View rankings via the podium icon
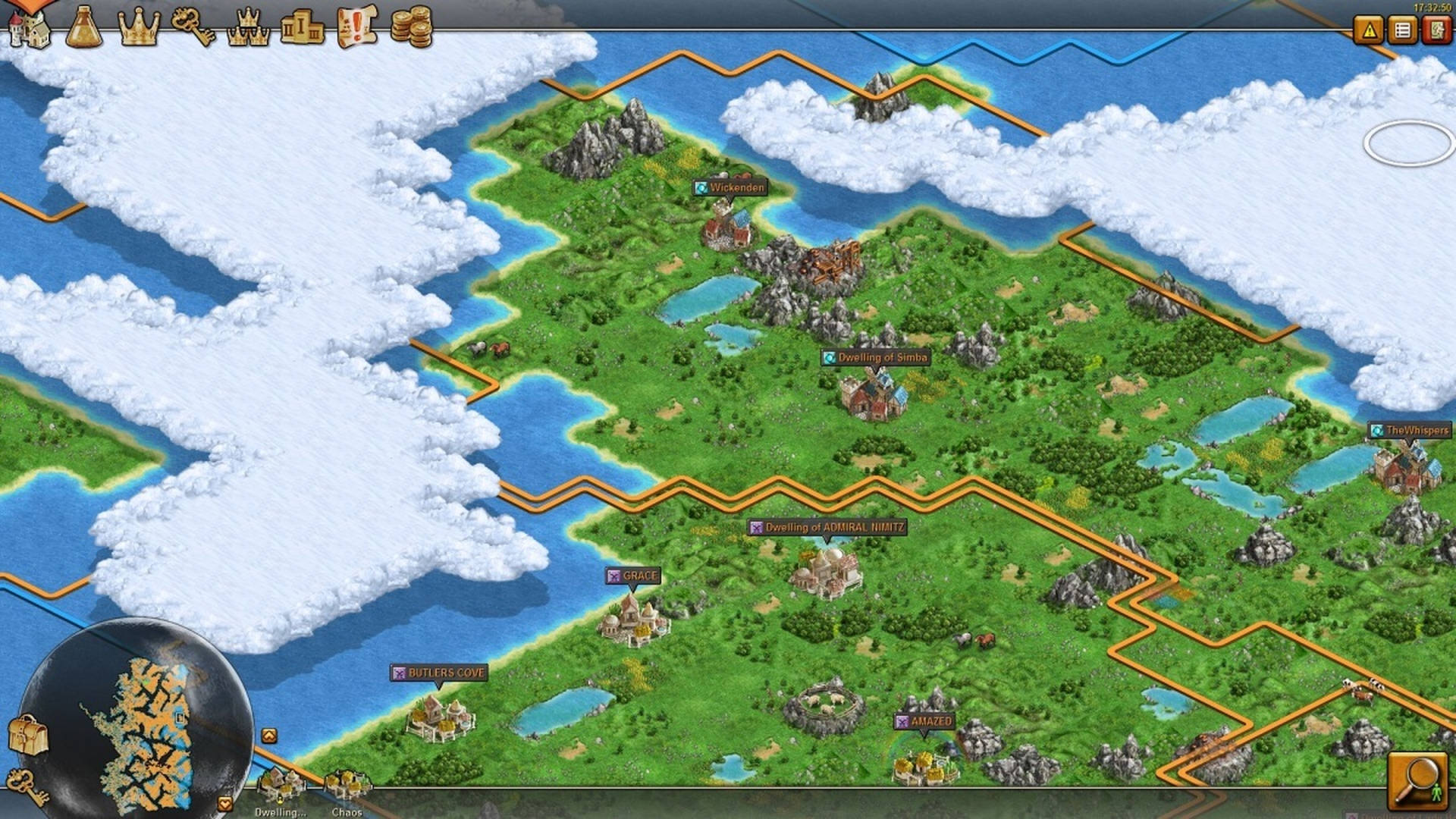 (x=303, y=27)
